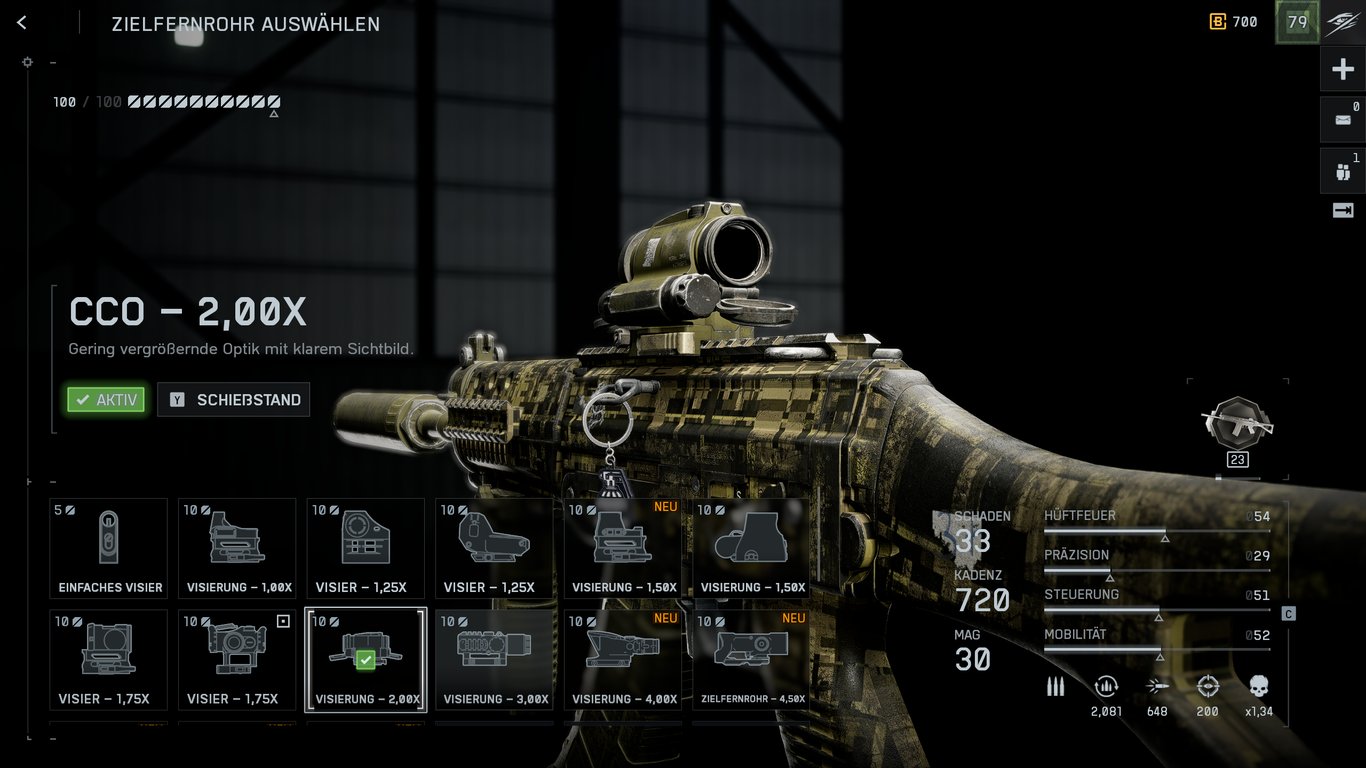The height and width of the screenshot is (768, 1366).
Task: Select the EINFACHES VISIER attachment tile
Action: 108,548
